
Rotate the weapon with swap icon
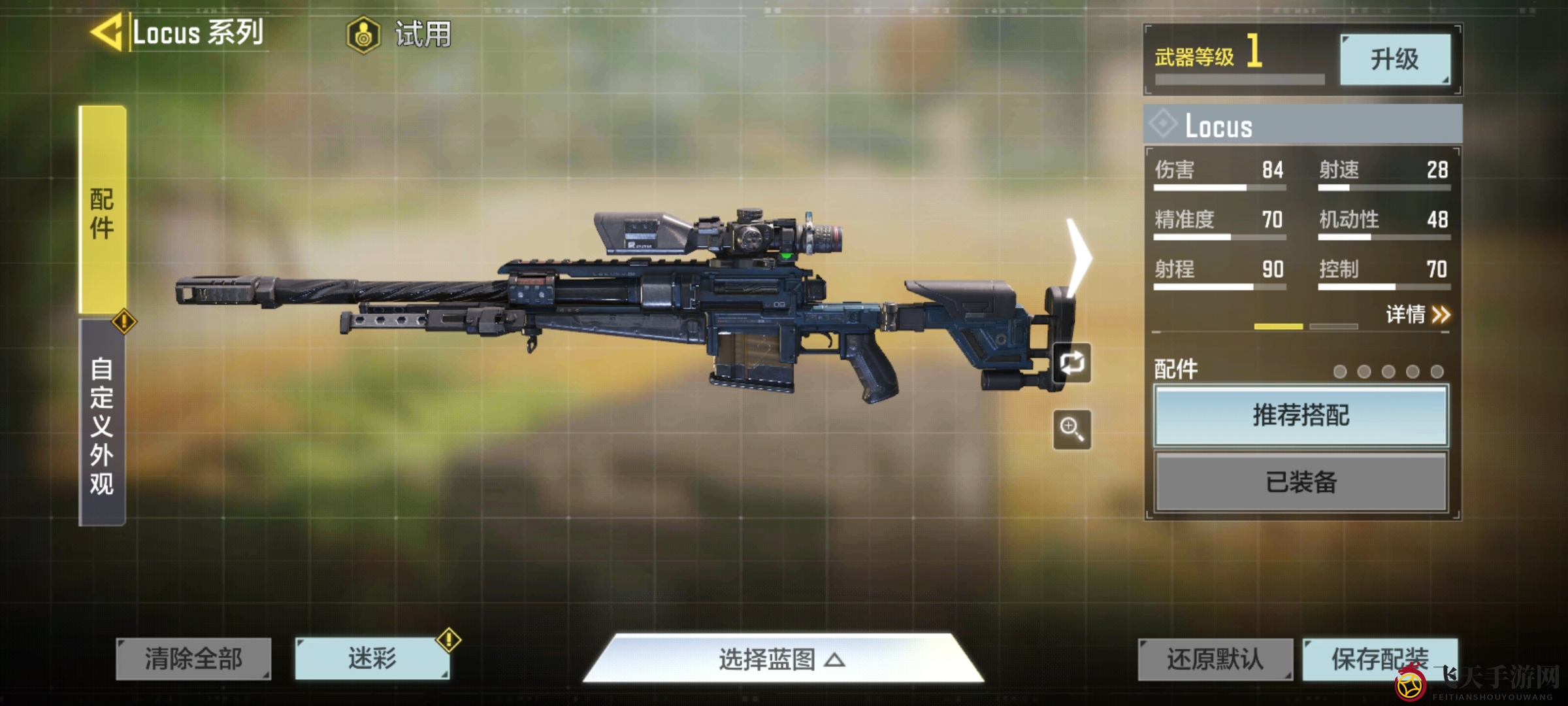click(x=1072, y=363)
